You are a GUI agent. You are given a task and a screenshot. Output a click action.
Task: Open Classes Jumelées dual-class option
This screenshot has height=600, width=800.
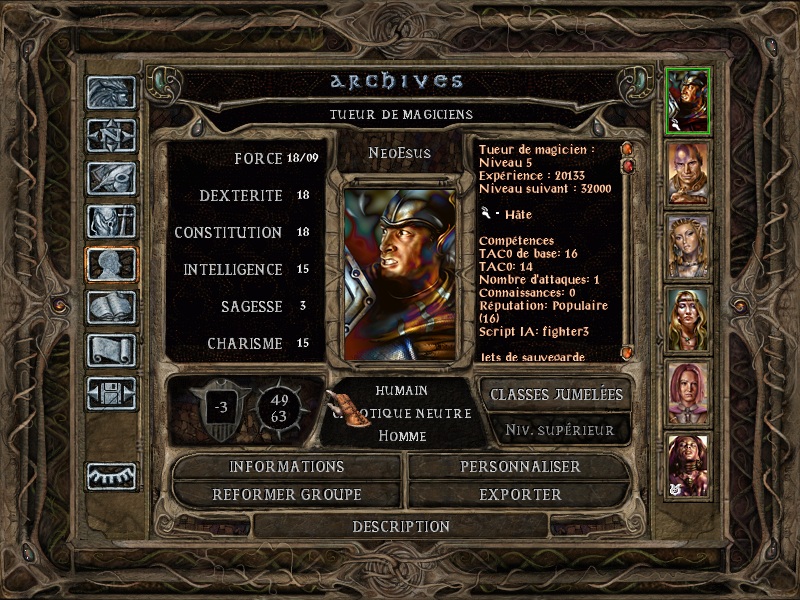tap(556, 395)
